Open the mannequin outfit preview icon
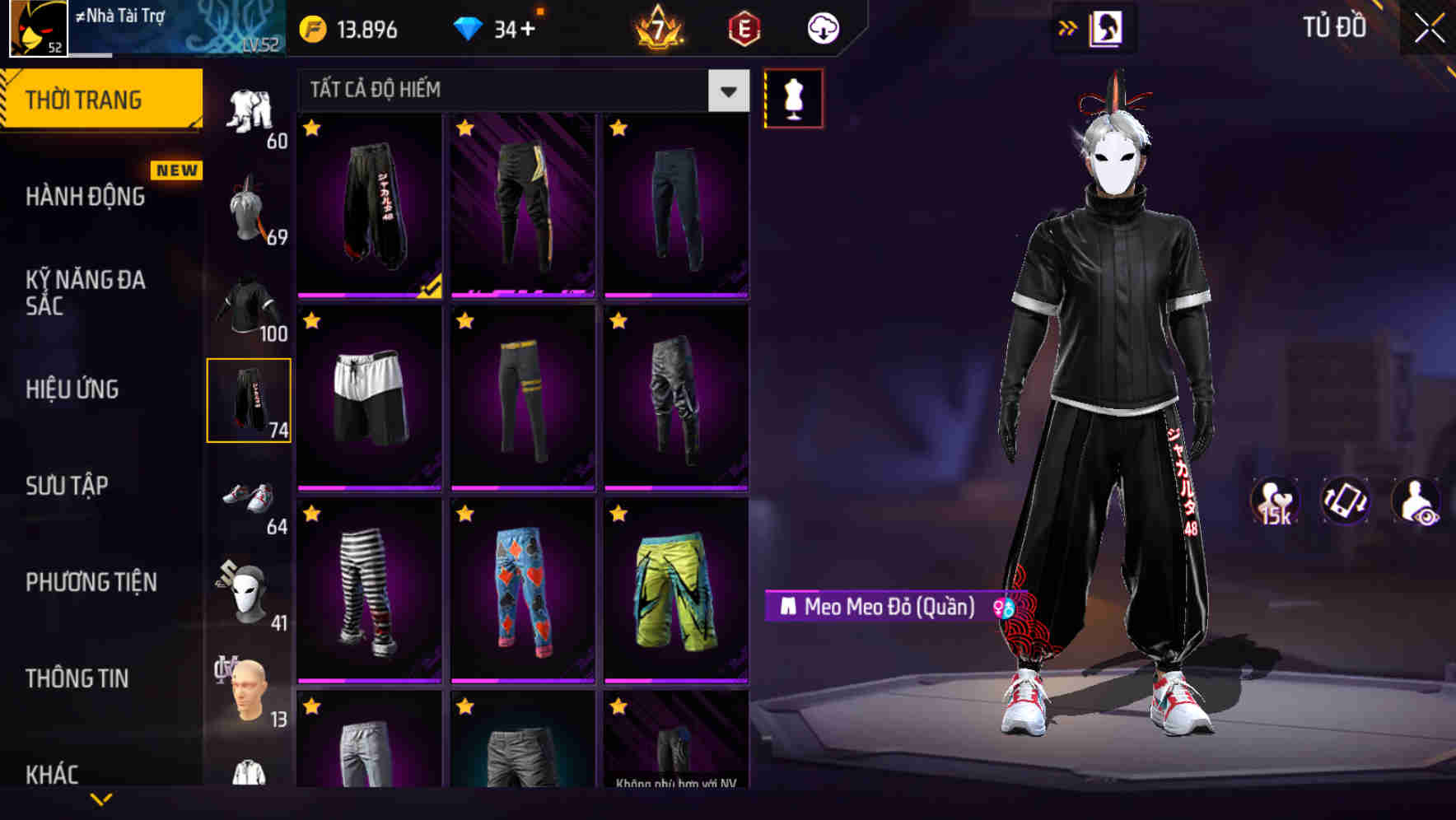 pos(793,97)
